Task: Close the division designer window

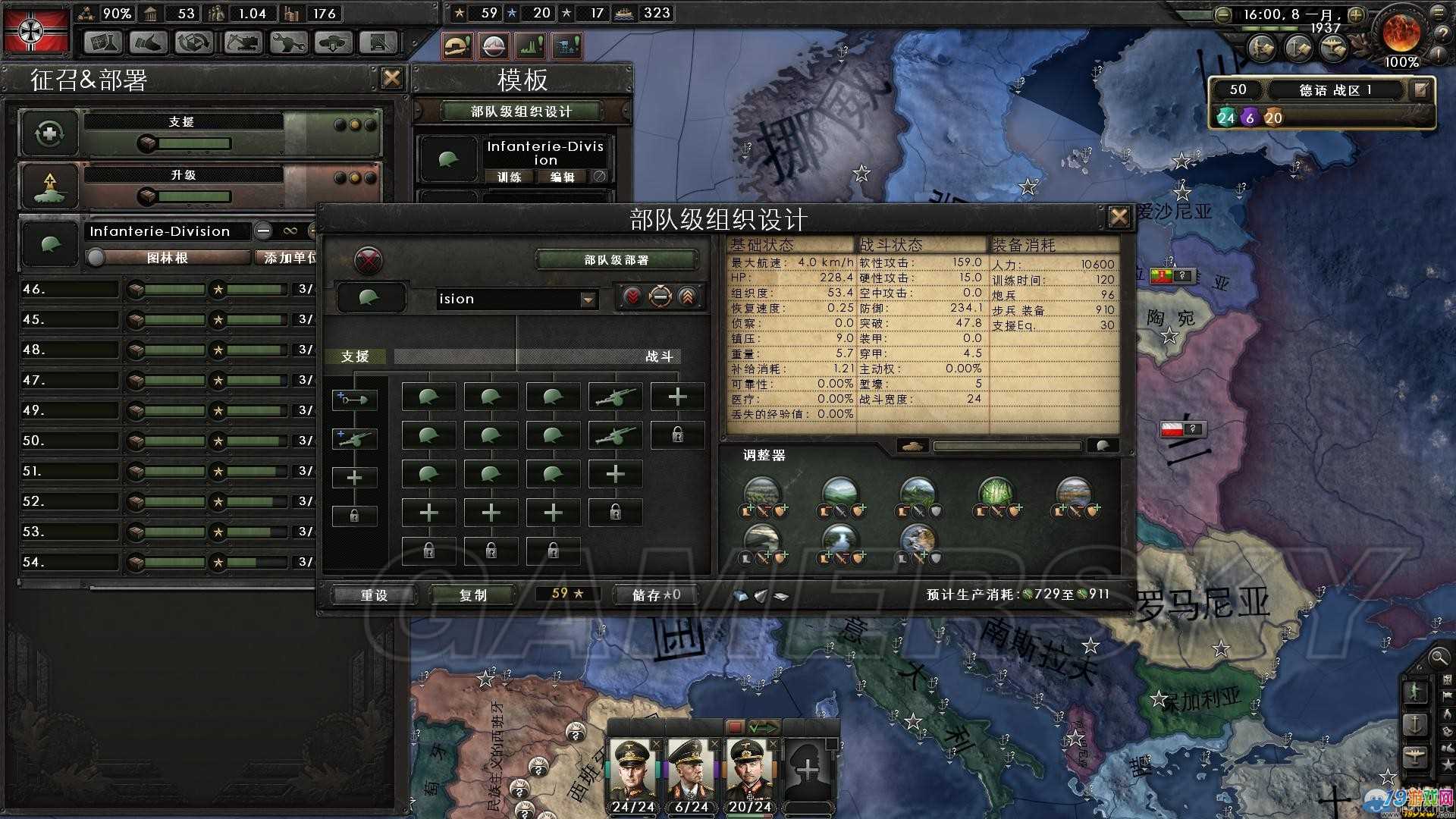Action: 1119,218
